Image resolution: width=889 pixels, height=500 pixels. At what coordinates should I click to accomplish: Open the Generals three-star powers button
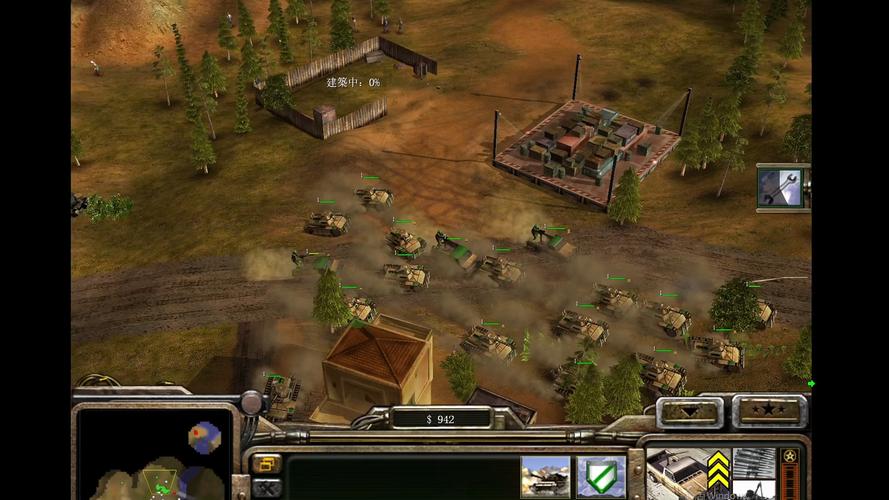pos(769,411)
